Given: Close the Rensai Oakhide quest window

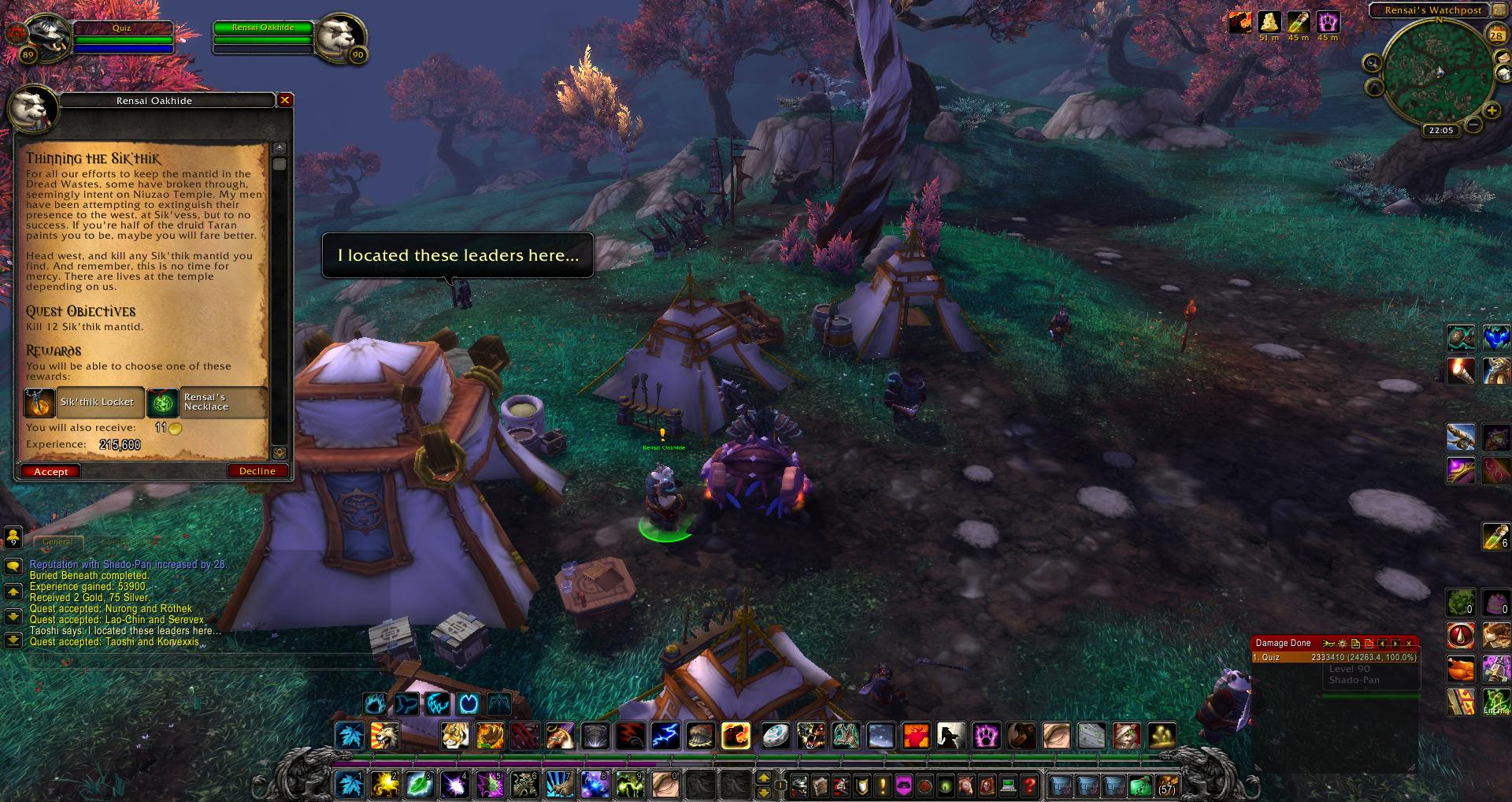Looking at the screenshot, I should (x=285, y=100).
